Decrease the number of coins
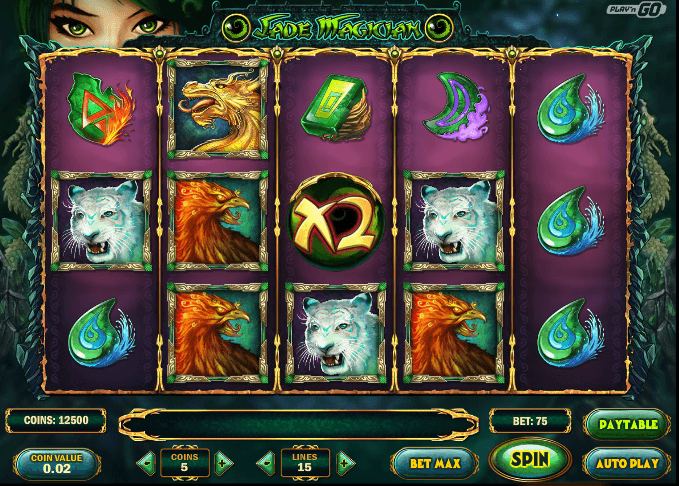Viewport: 679px width, 486px height. (147, 463)
